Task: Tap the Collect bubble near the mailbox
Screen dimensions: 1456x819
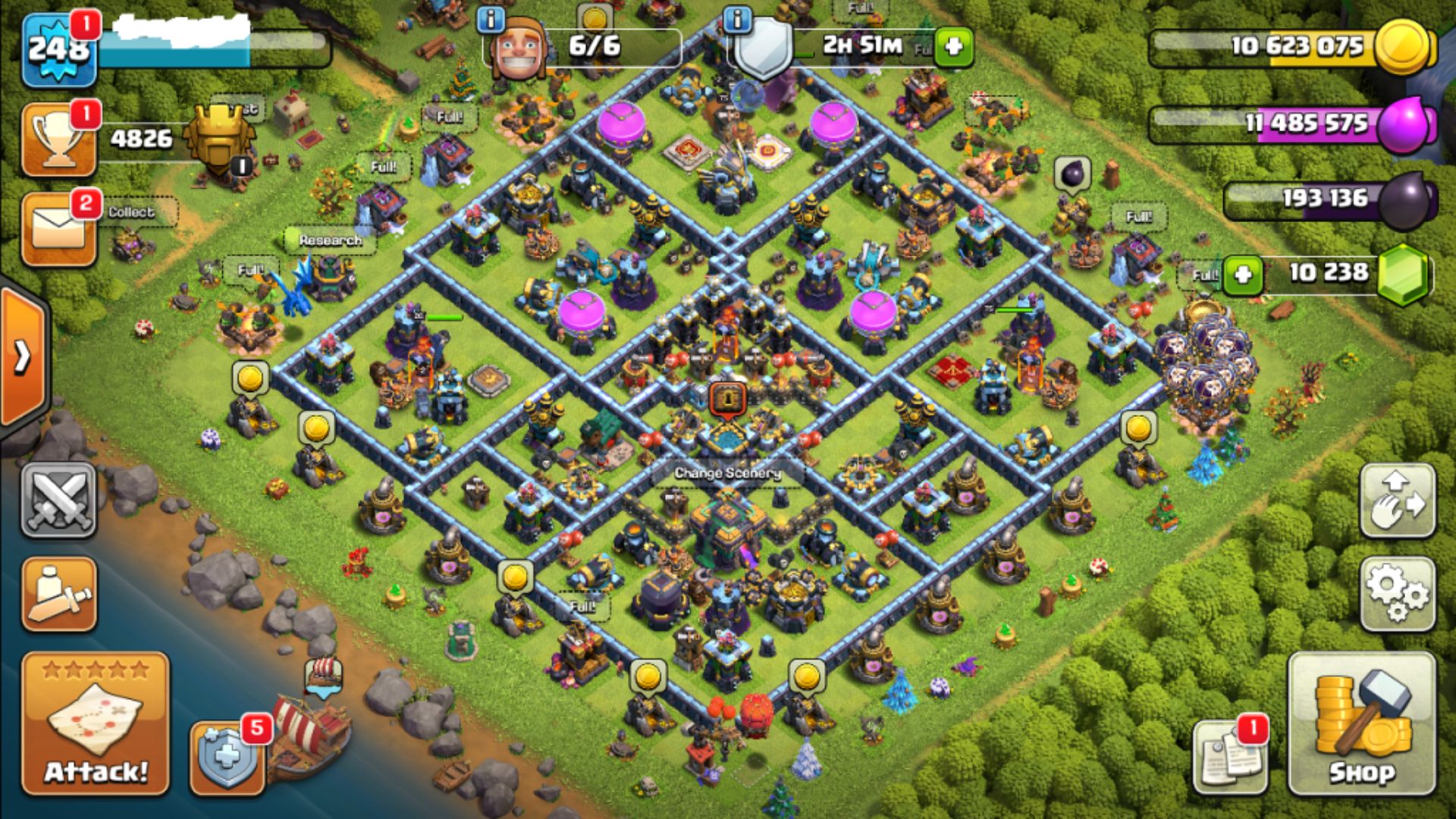Action: (131, 212)
